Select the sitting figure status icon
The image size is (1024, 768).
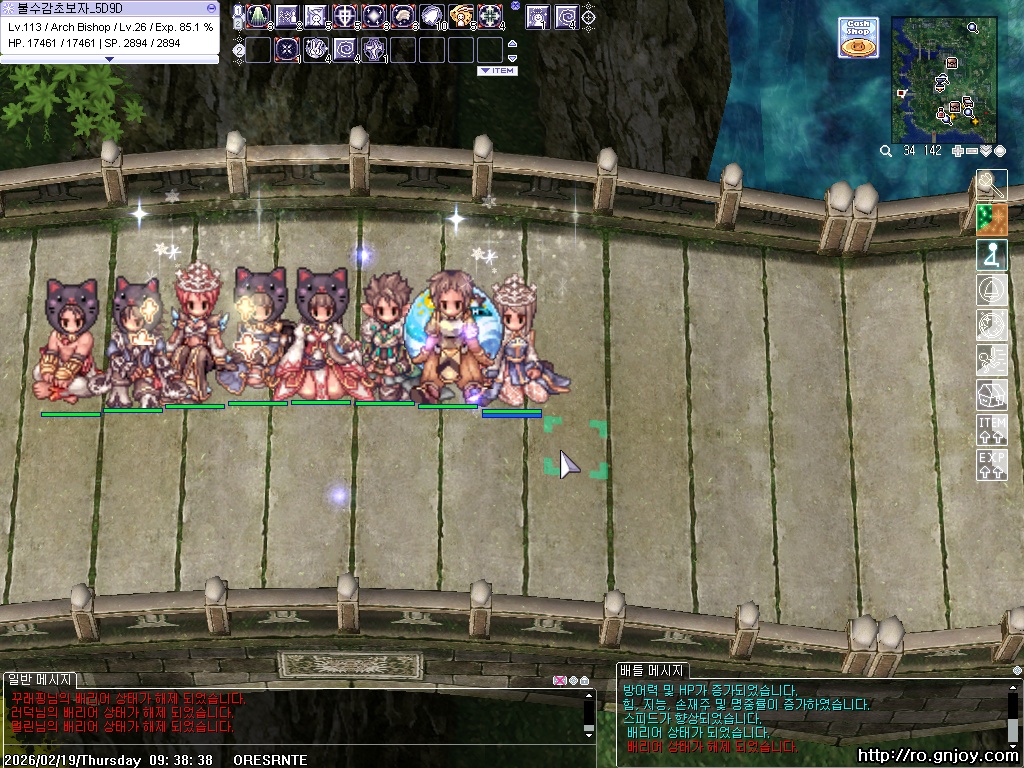(x=991, y=255)
